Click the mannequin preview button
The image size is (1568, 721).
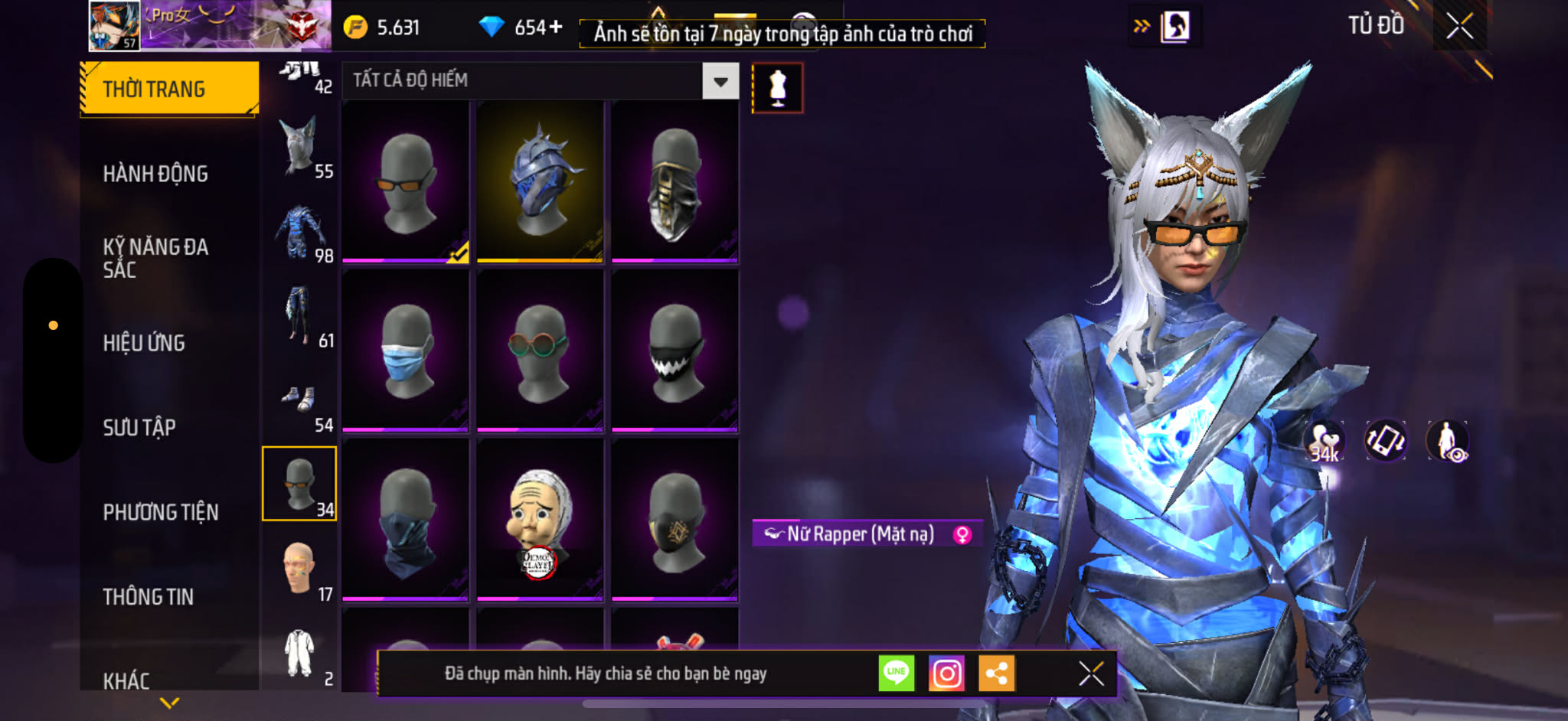(x=777, y=88)
